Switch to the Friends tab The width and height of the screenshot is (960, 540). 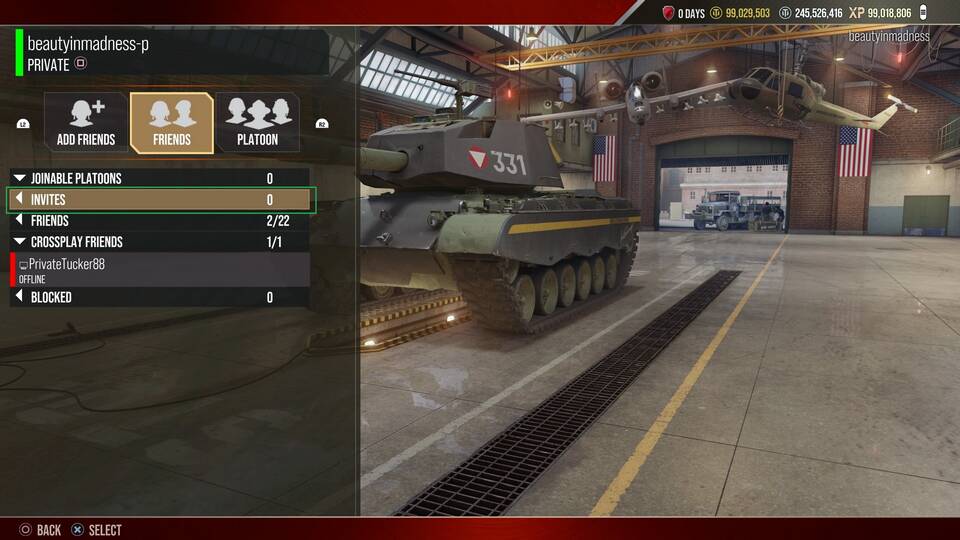pyautogui.click(x=172, y=123)
